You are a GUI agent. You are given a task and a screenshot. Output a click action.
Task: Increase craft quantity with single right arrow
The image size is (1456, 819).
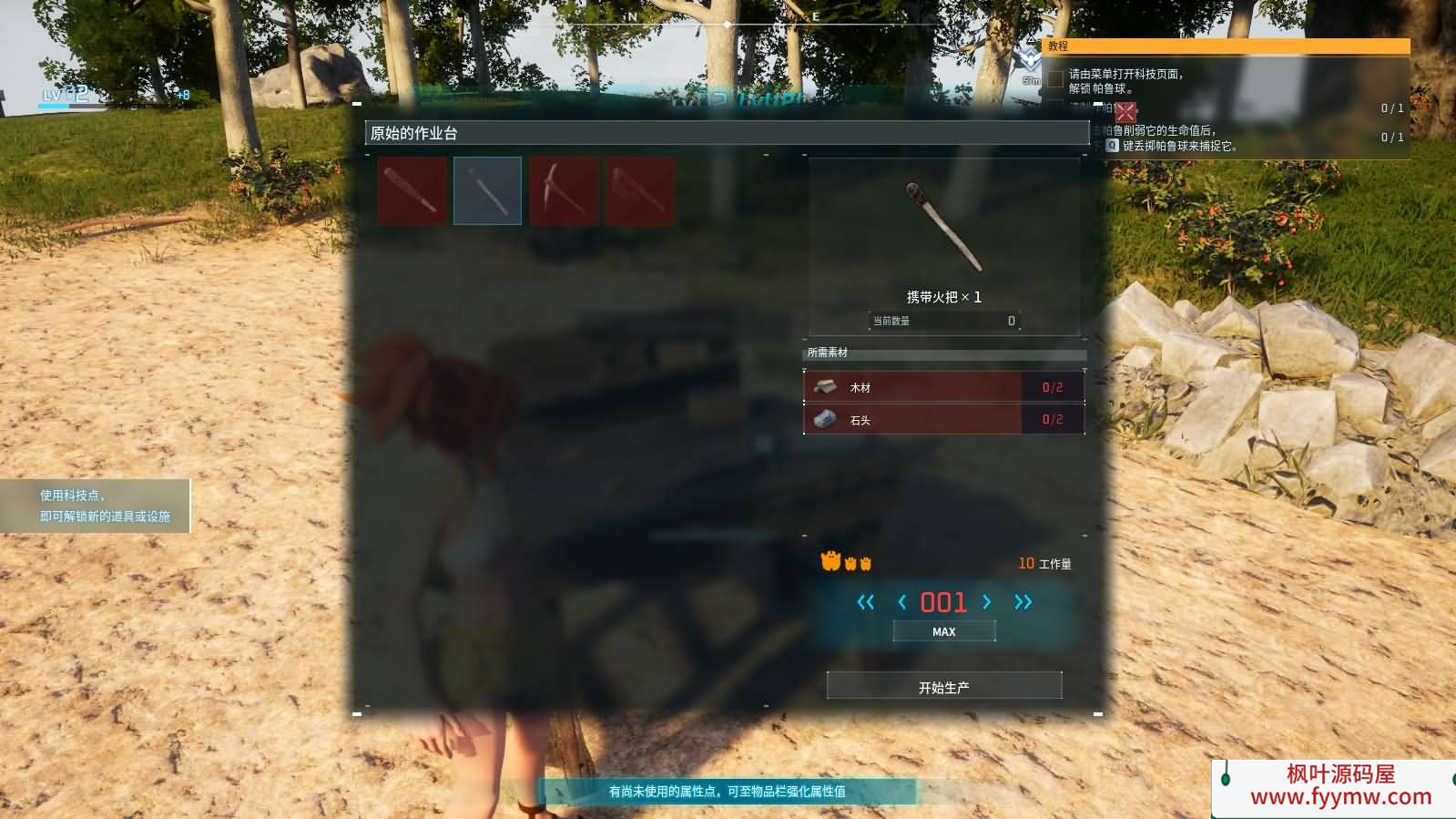(x=987, y=602)
